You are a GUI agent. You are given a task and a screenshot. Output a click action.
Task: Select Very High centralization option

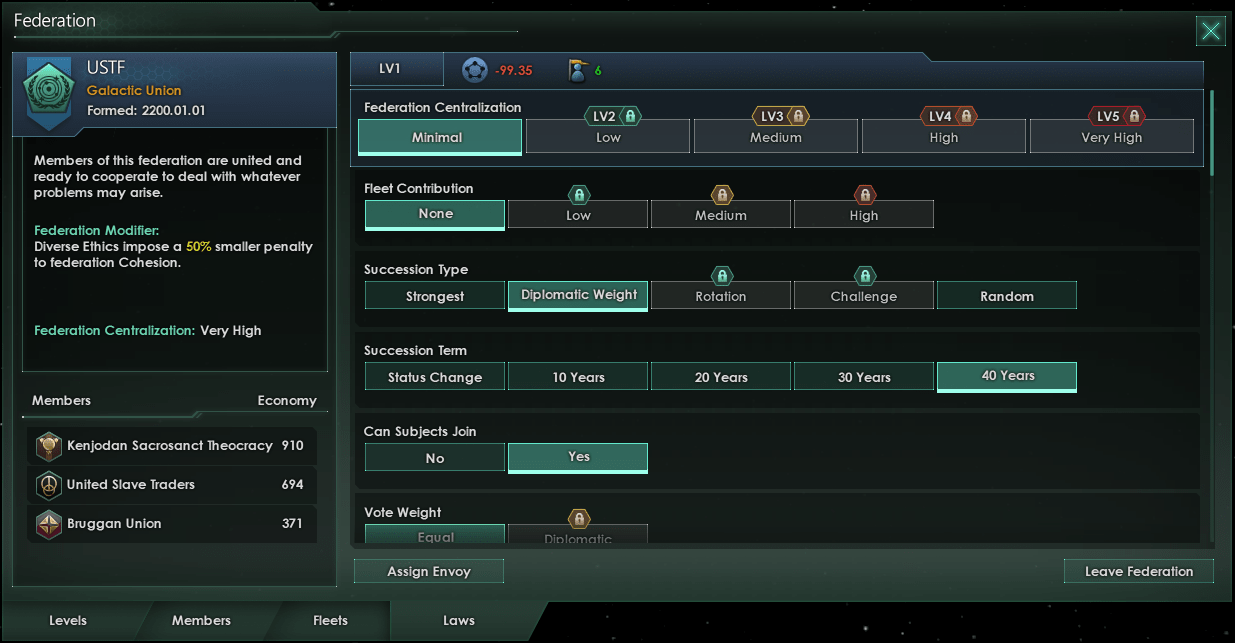(x=1111, y=137)
